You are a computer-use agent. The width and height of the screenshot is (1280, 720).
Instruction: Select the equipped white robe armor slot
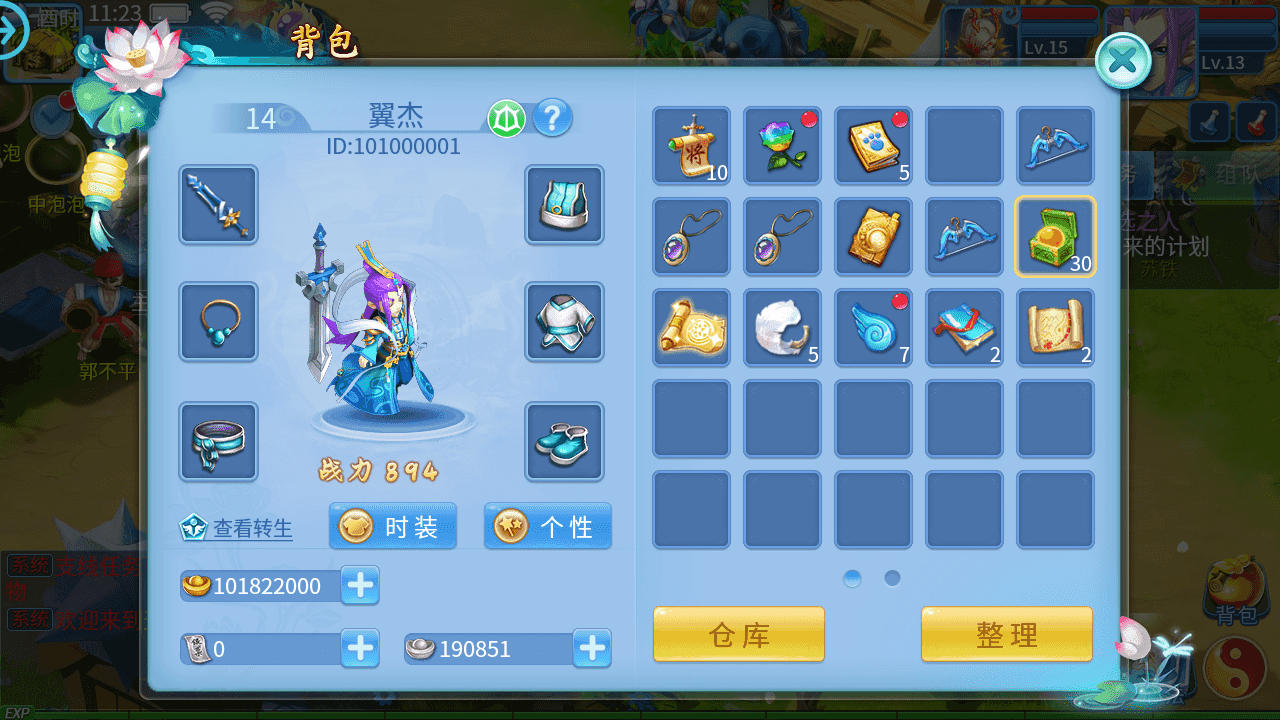[x=564, y=321]
